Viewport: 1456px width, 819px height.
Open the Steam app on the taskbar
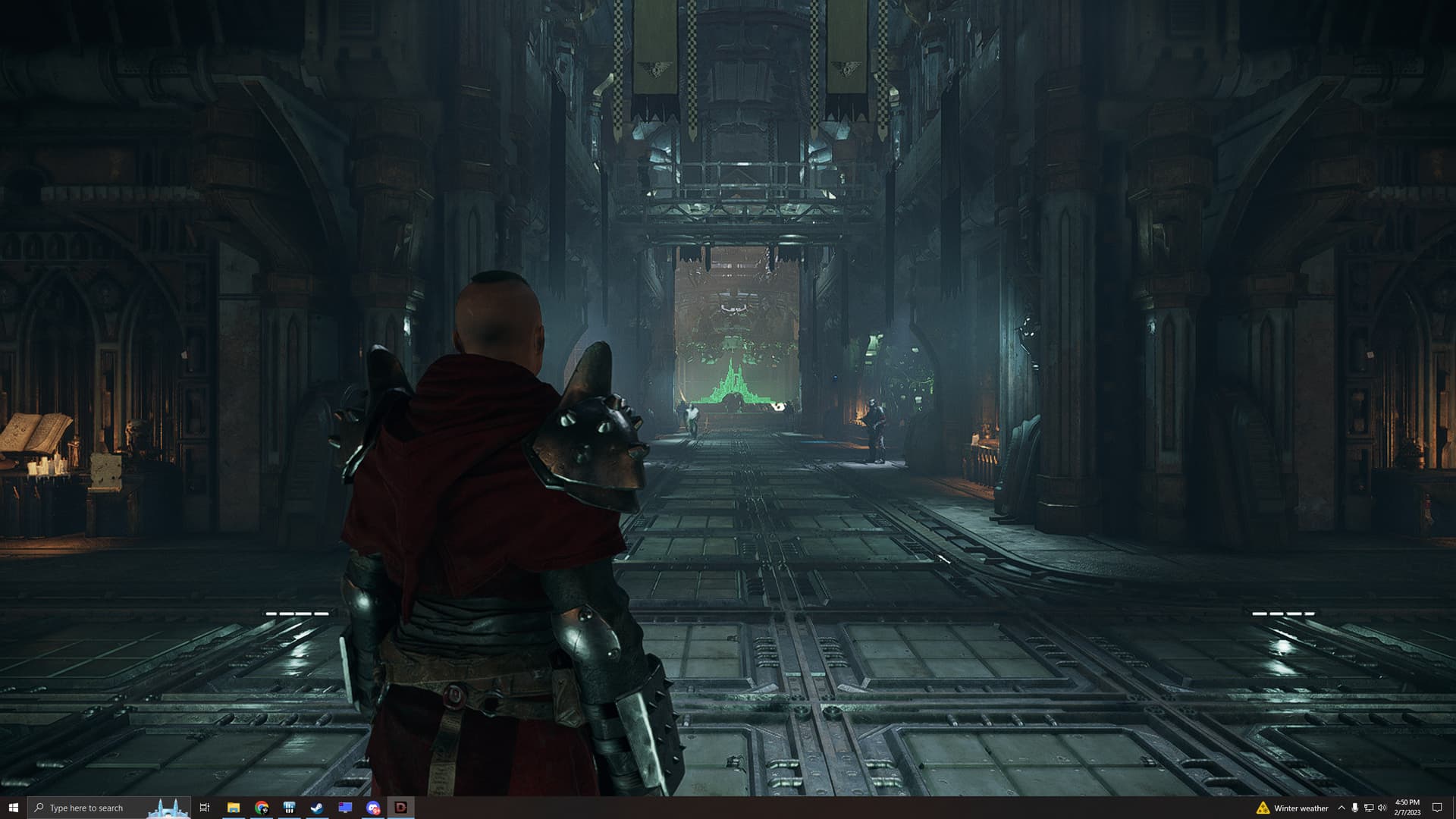coord(317,808)
